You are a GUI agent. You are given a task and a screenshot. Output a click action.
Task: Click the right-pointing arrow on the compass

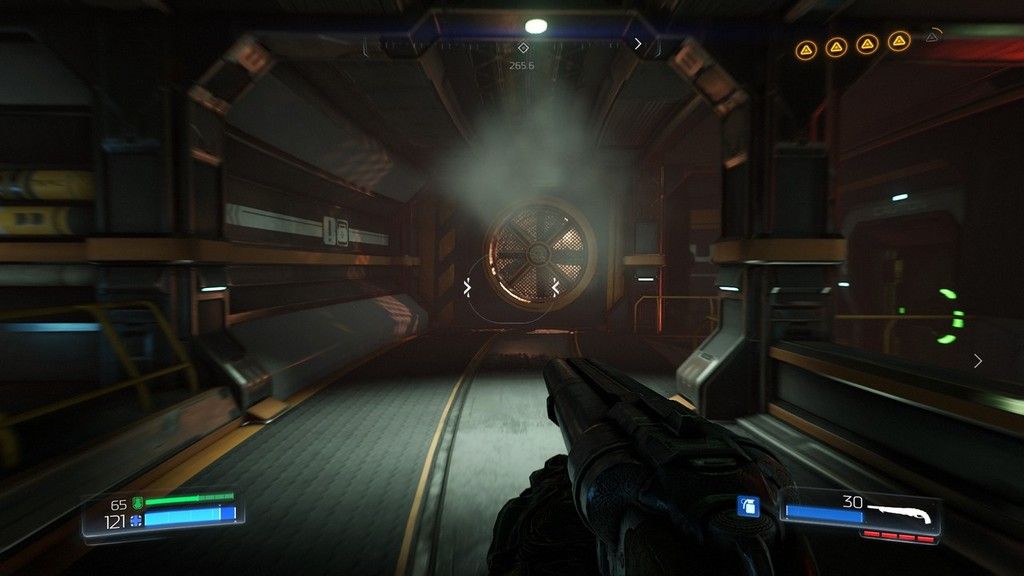(x=638, y=43)
